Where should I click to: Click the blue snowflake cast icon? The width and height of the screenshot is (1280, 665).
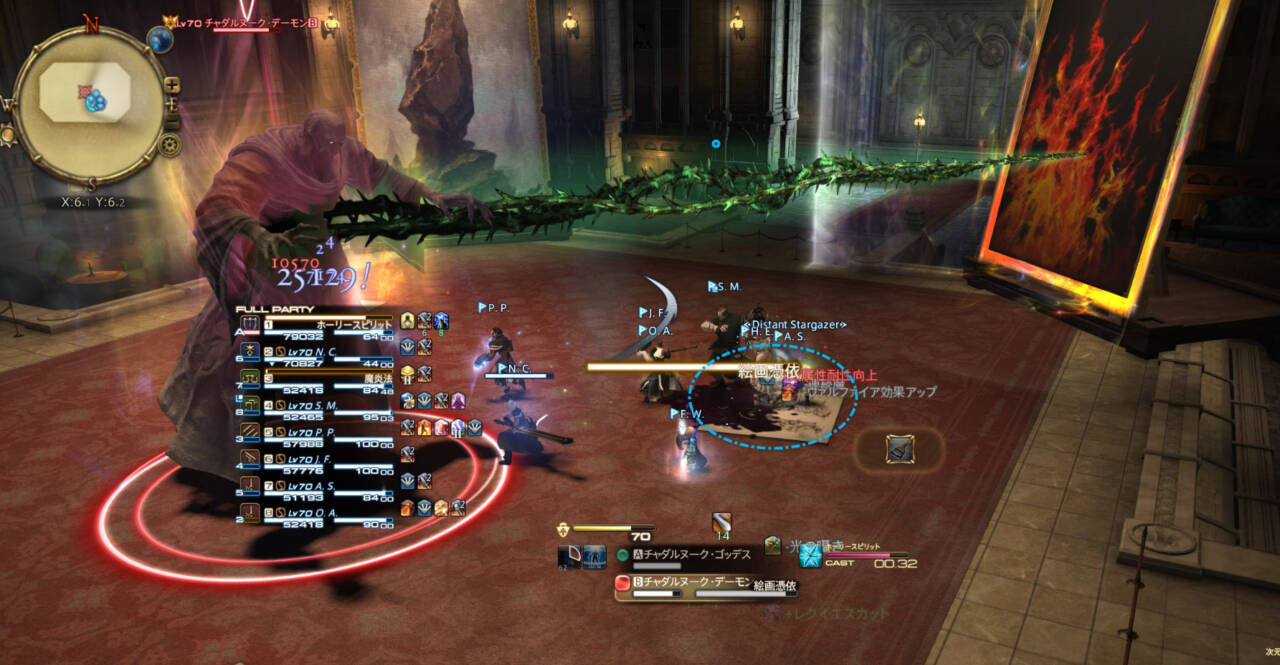[x=810, y=556]
